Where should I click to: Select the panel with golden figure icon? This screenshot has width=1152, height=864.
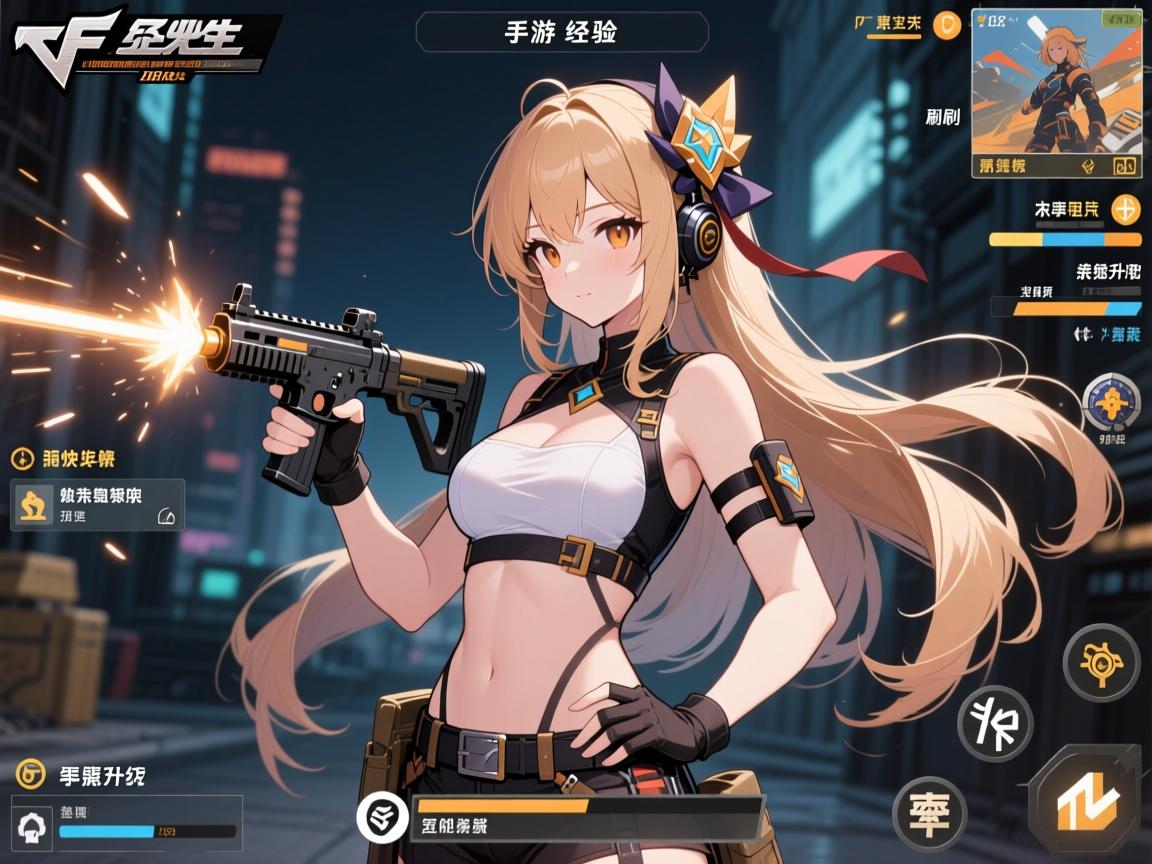98,505
